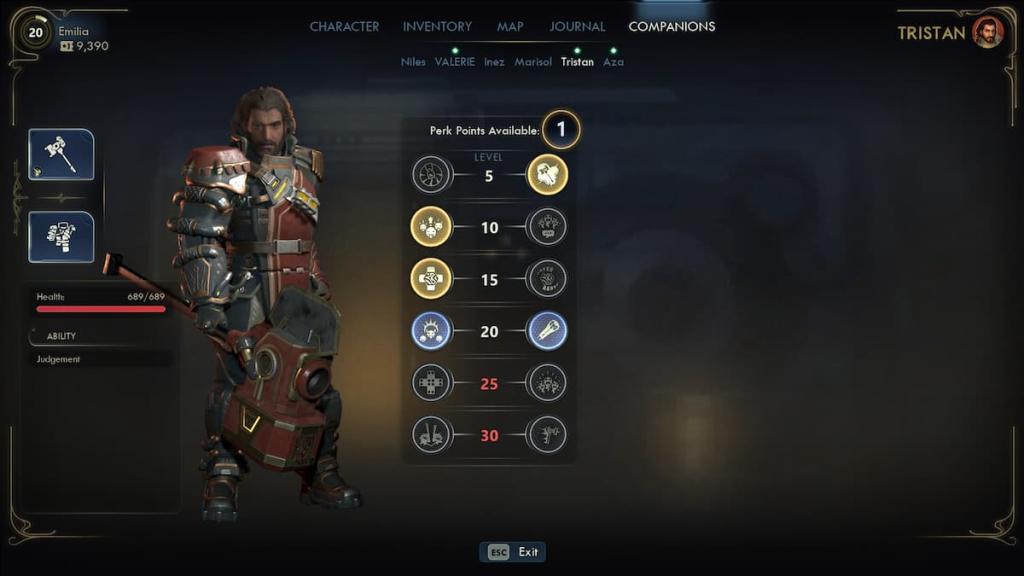The width and height of the screenshot is (1024, 576).
Task: Select Tristan's hammer weapon slot
Action: [61, 154]
